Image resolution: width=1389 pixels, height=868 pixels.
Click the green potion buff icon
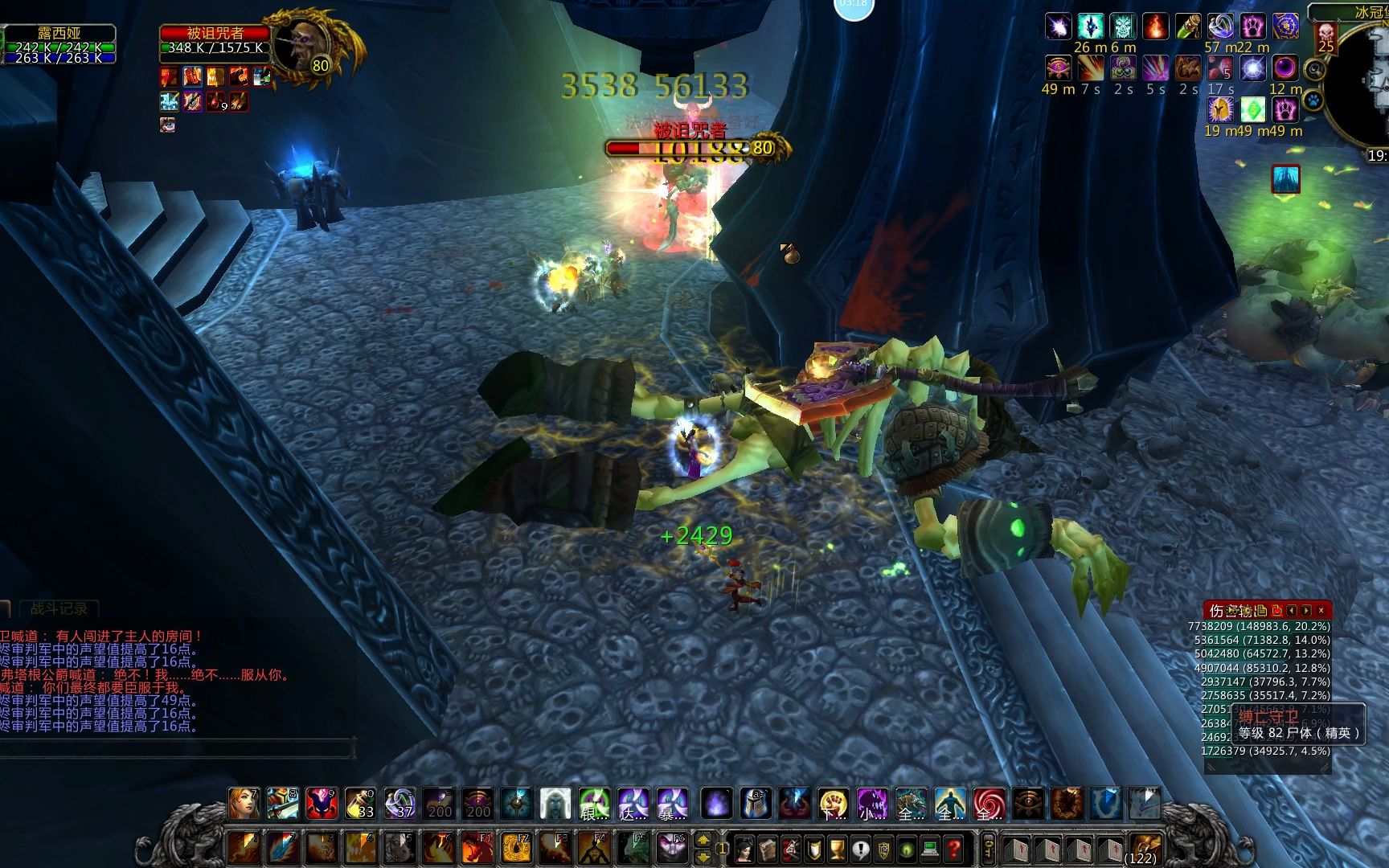(1253, 109)
